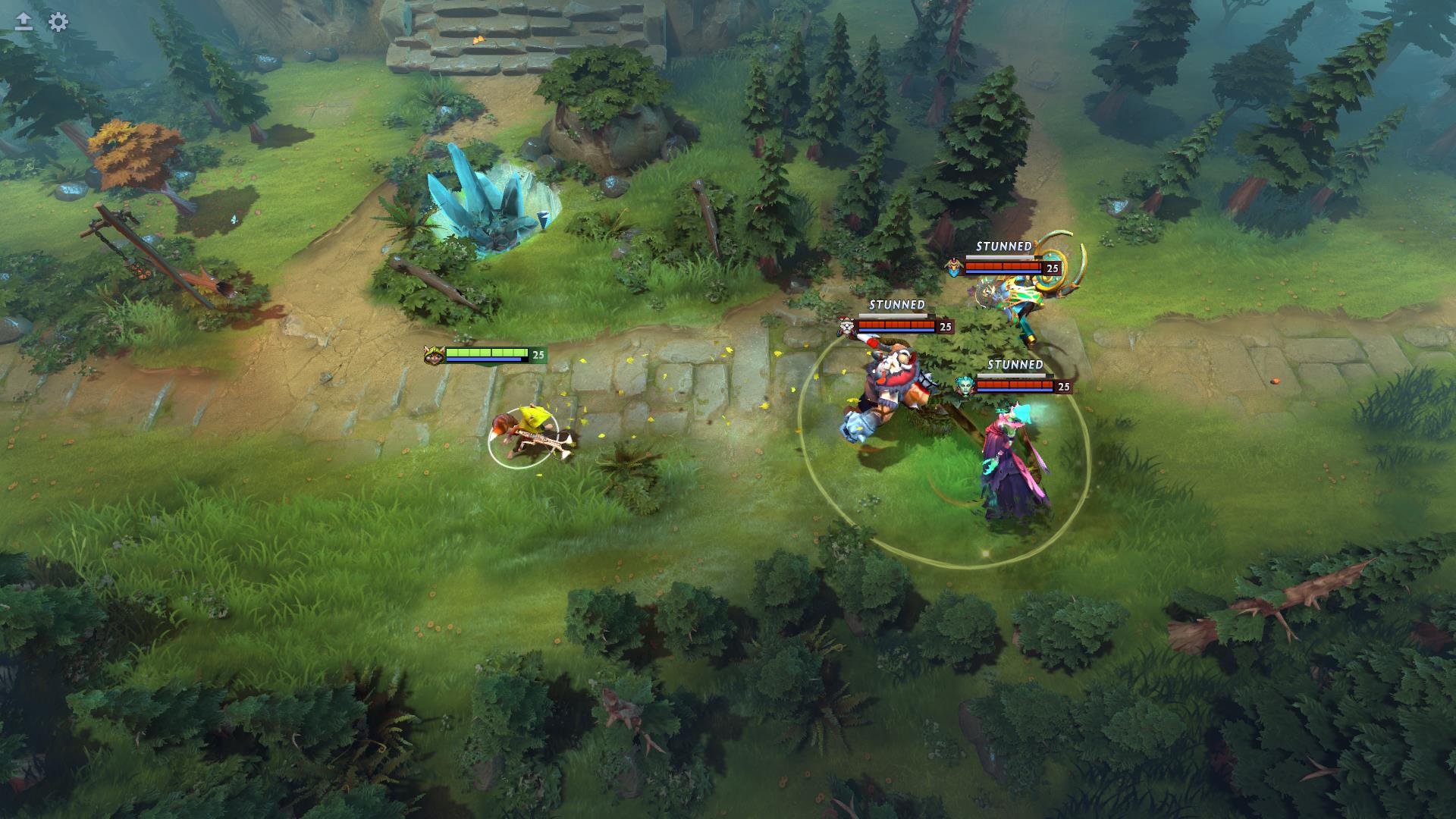Click Skywrath Mage's portrait beside top health bar
This screenshot has height=819, width=1456.
(x=955, y=267)
